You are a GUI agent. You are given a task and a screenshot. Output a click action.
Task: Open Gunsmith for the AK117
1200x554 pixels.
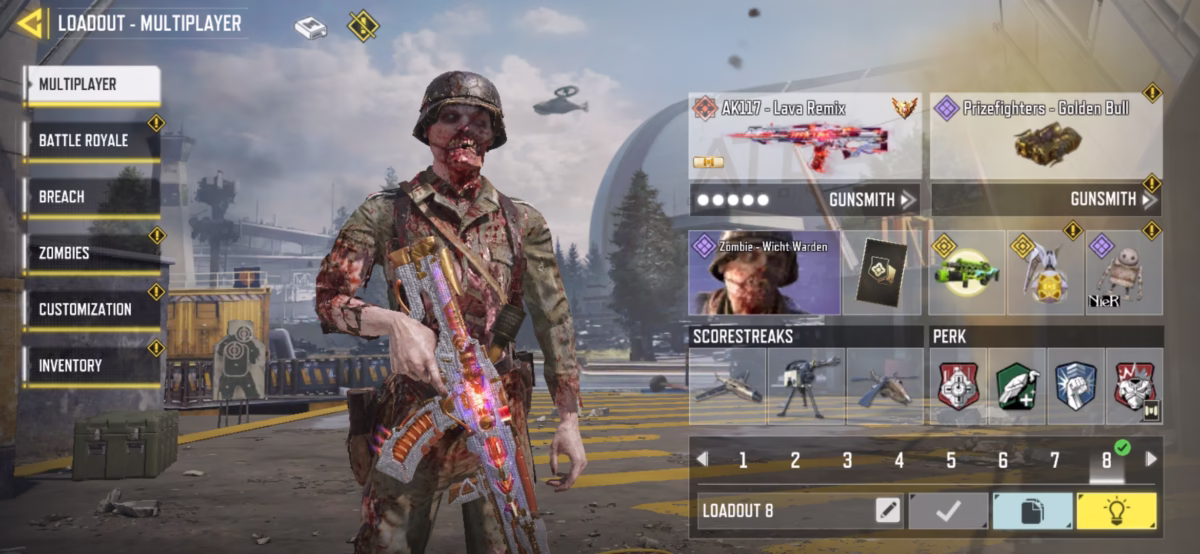tap(872, 200)
